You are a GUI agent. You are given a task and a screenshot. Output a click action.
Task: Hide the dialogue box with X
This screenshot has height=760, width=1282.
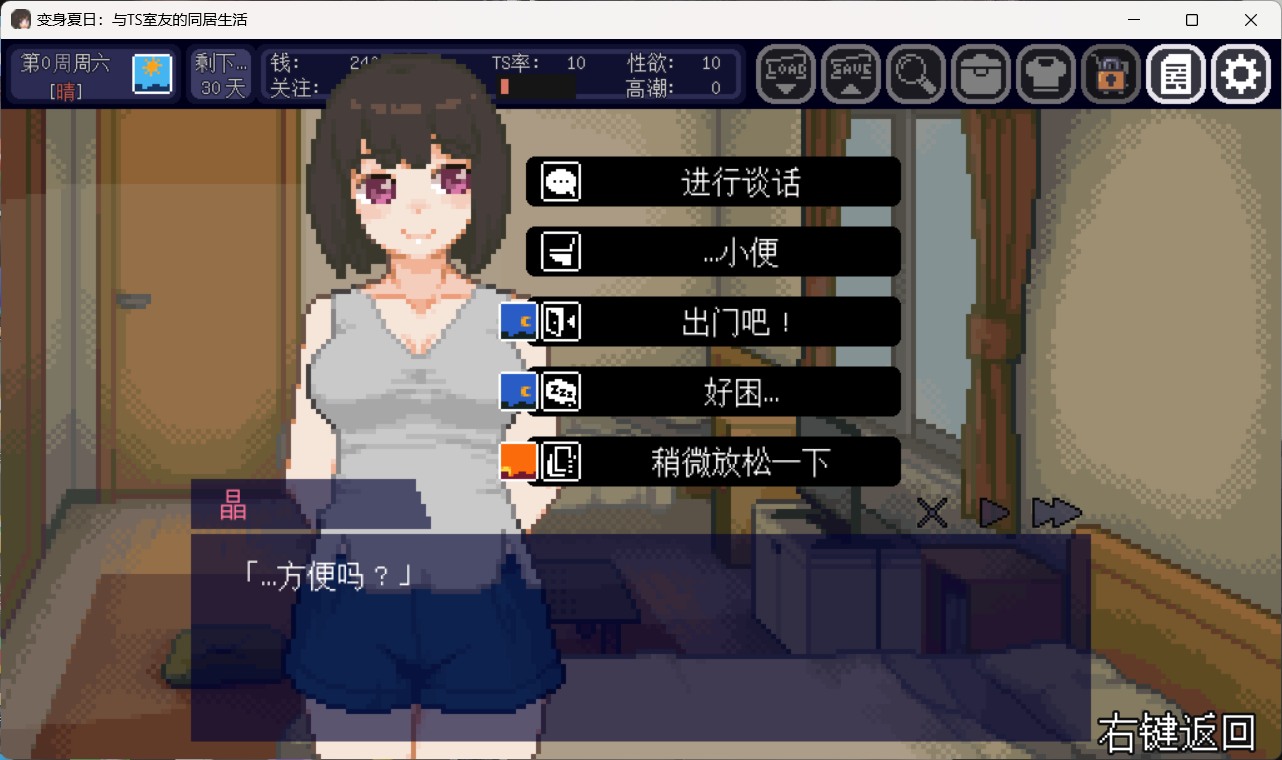click(932, 513)
